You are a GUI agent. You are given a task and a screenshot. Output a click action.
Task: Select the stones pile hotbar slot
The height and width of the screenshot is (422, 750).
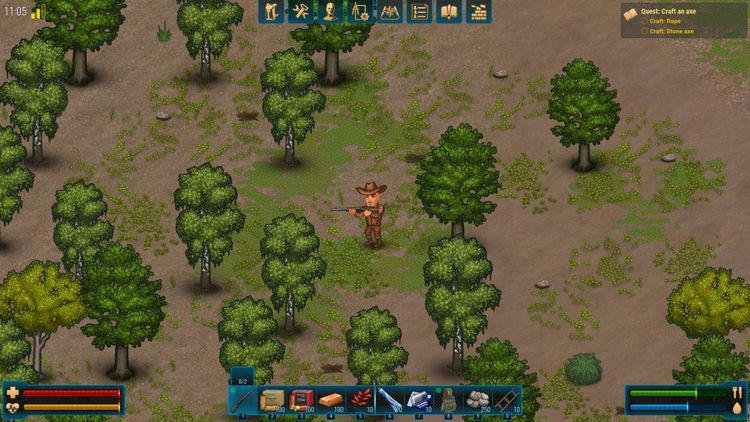(478, 400)
